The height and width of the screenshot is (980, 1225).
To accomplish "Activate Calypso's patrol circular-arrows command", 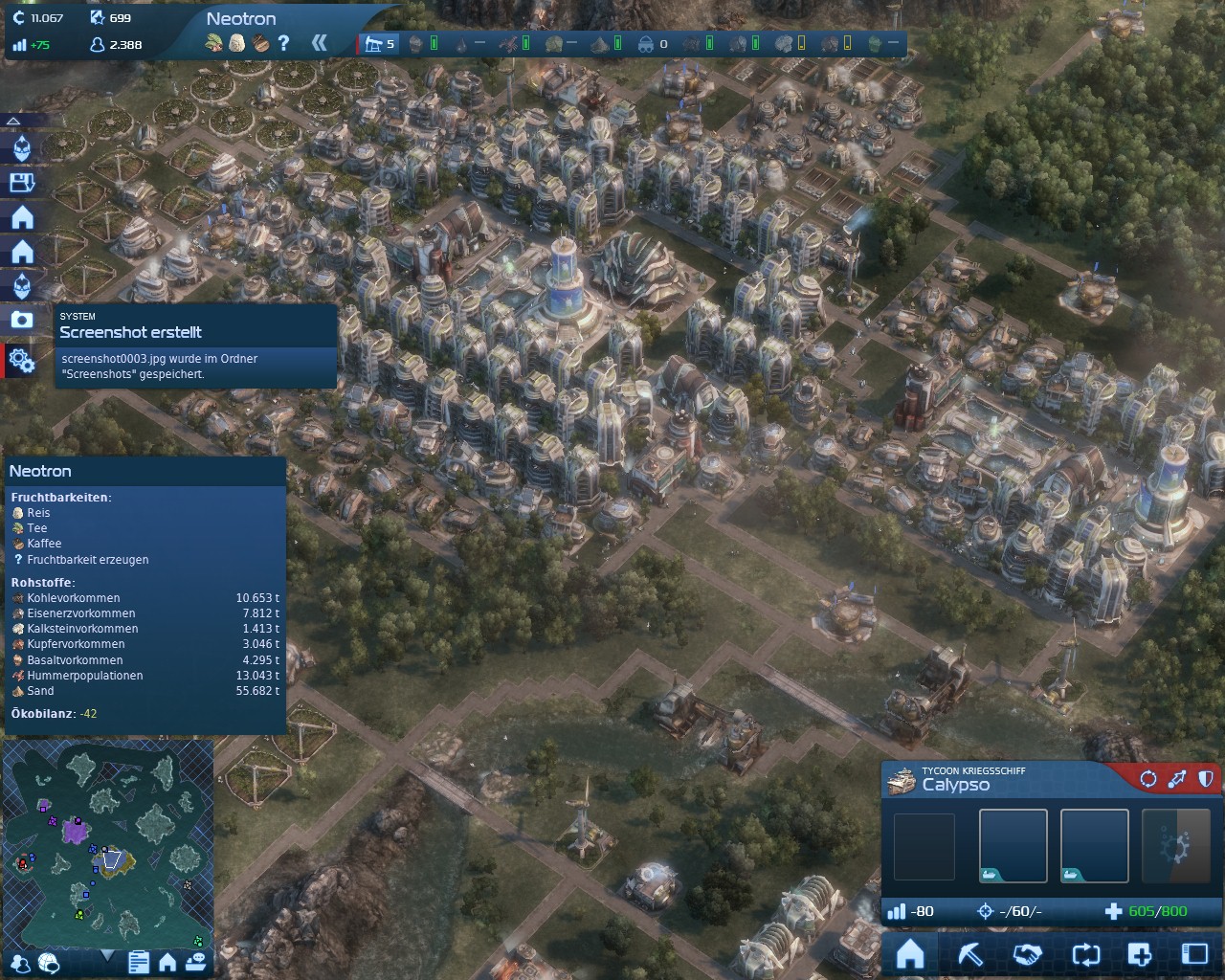I will tap(1147, 779).
